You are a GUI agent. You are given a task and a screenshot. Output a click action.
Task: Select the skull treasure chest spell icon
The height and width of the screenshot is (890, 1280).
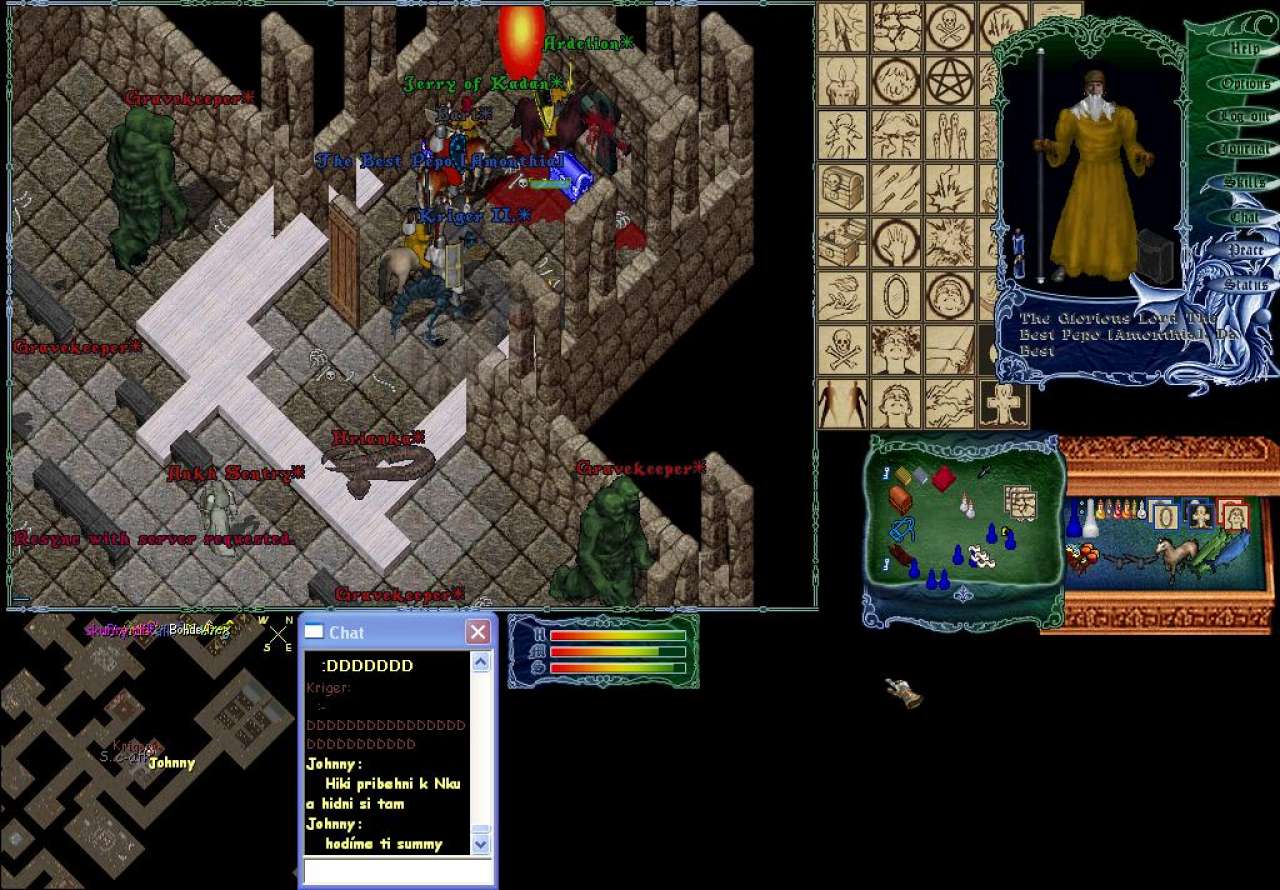[x=842, y=189]
